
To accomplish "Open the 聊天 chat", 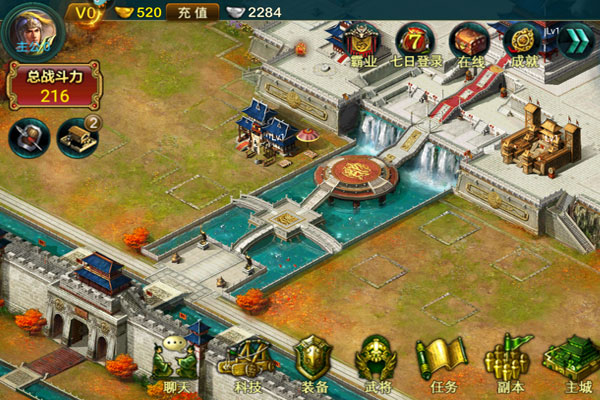I will (x=173, y=364).
